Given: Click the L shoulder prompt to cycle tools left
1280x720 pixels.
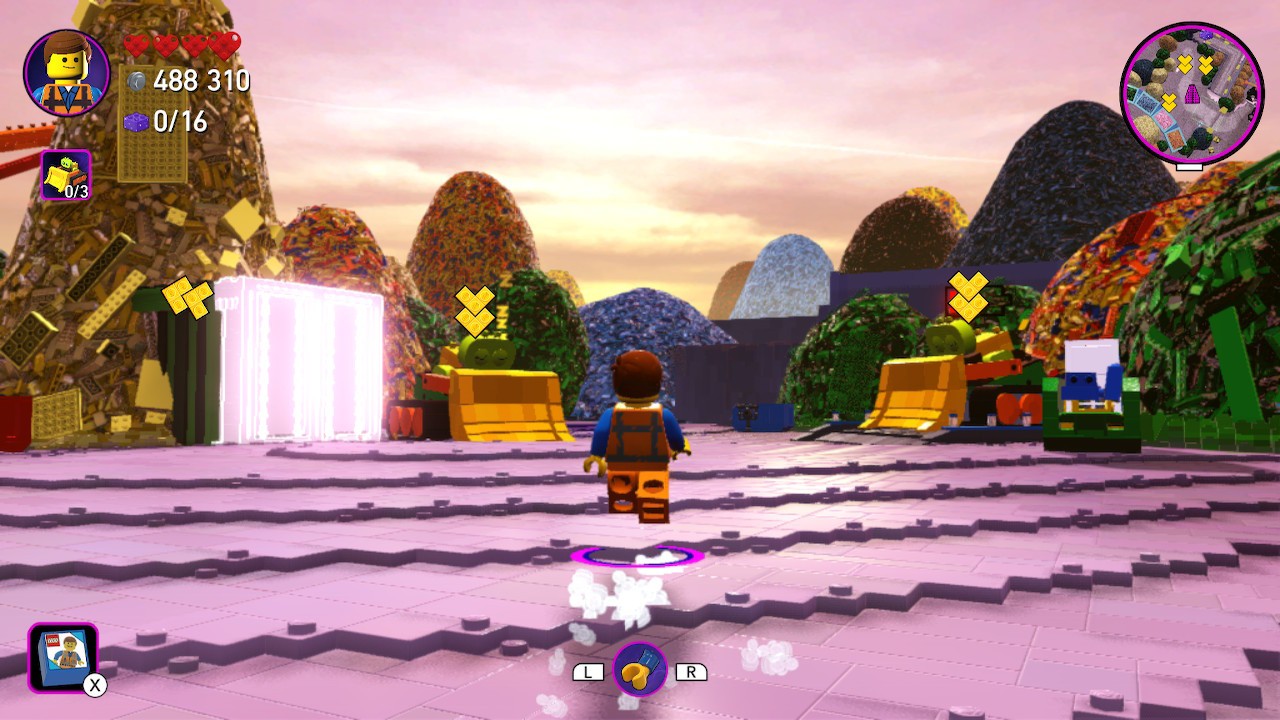Looking at the screenshot, I should click(x=590, y=671).
